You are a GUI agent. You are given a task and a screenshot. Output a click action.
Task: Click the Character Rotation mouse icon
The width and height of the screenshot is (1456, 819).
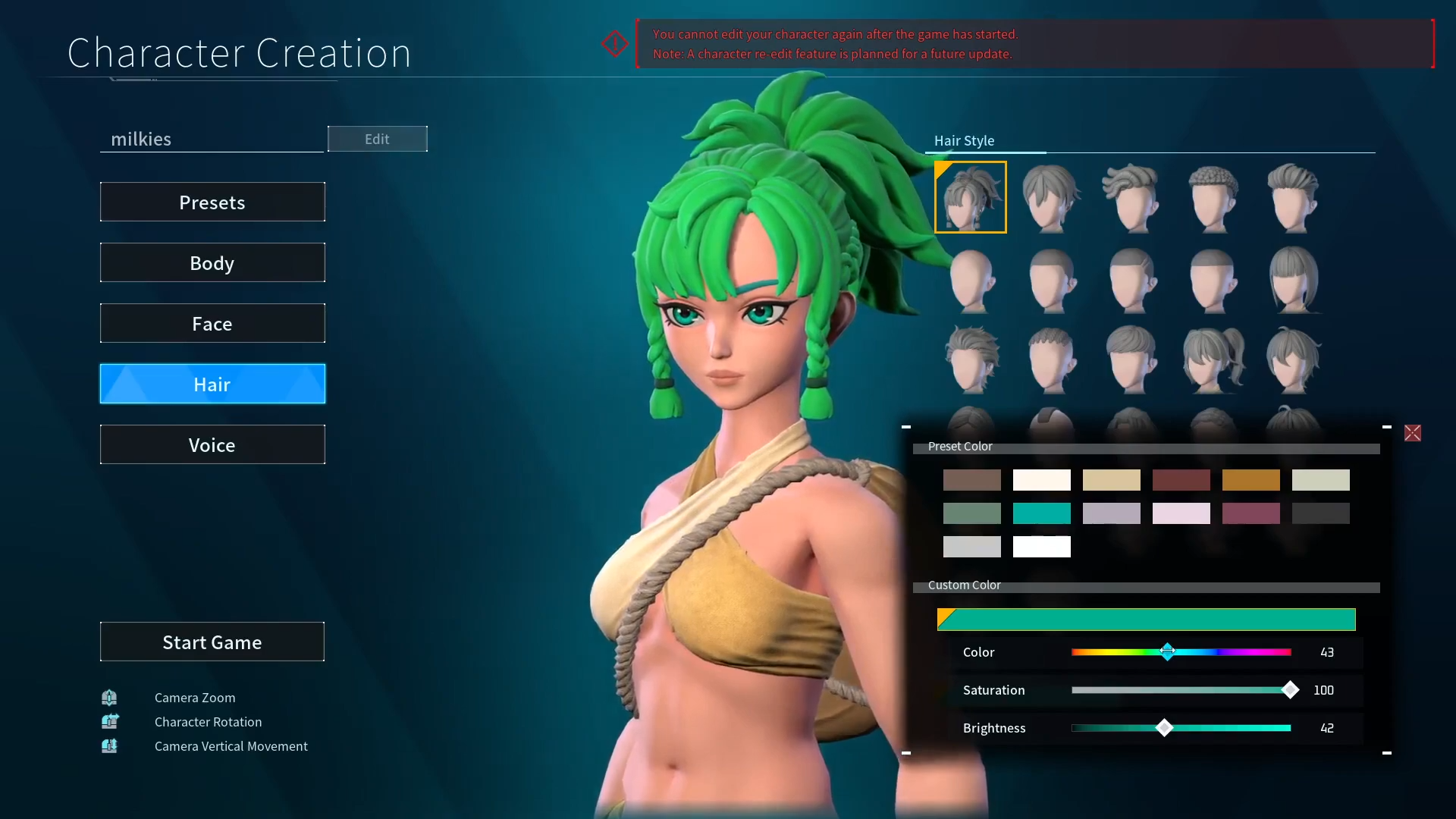coord(110,721)
